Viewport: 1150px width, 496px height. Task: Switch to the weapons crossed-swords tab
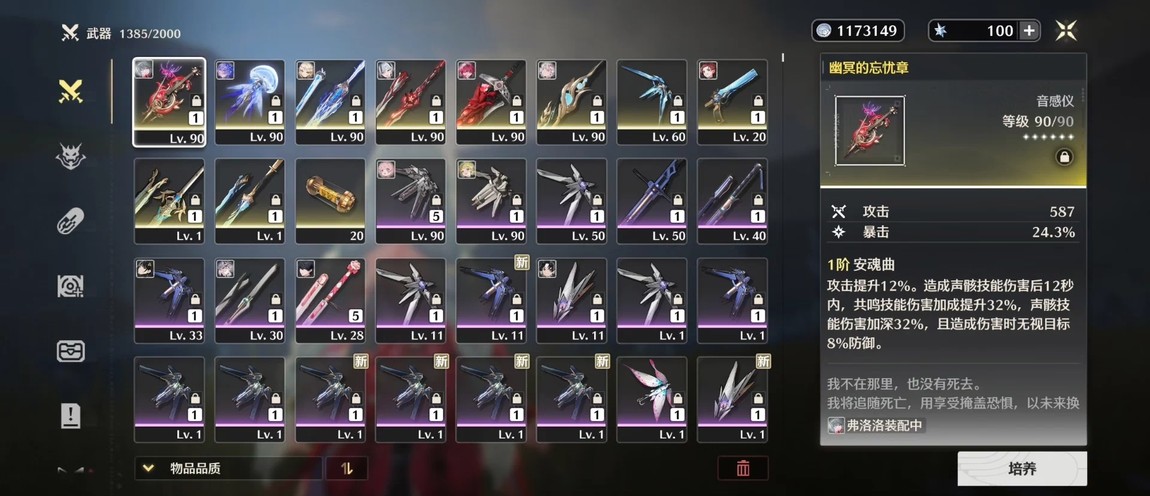(70, 92)
